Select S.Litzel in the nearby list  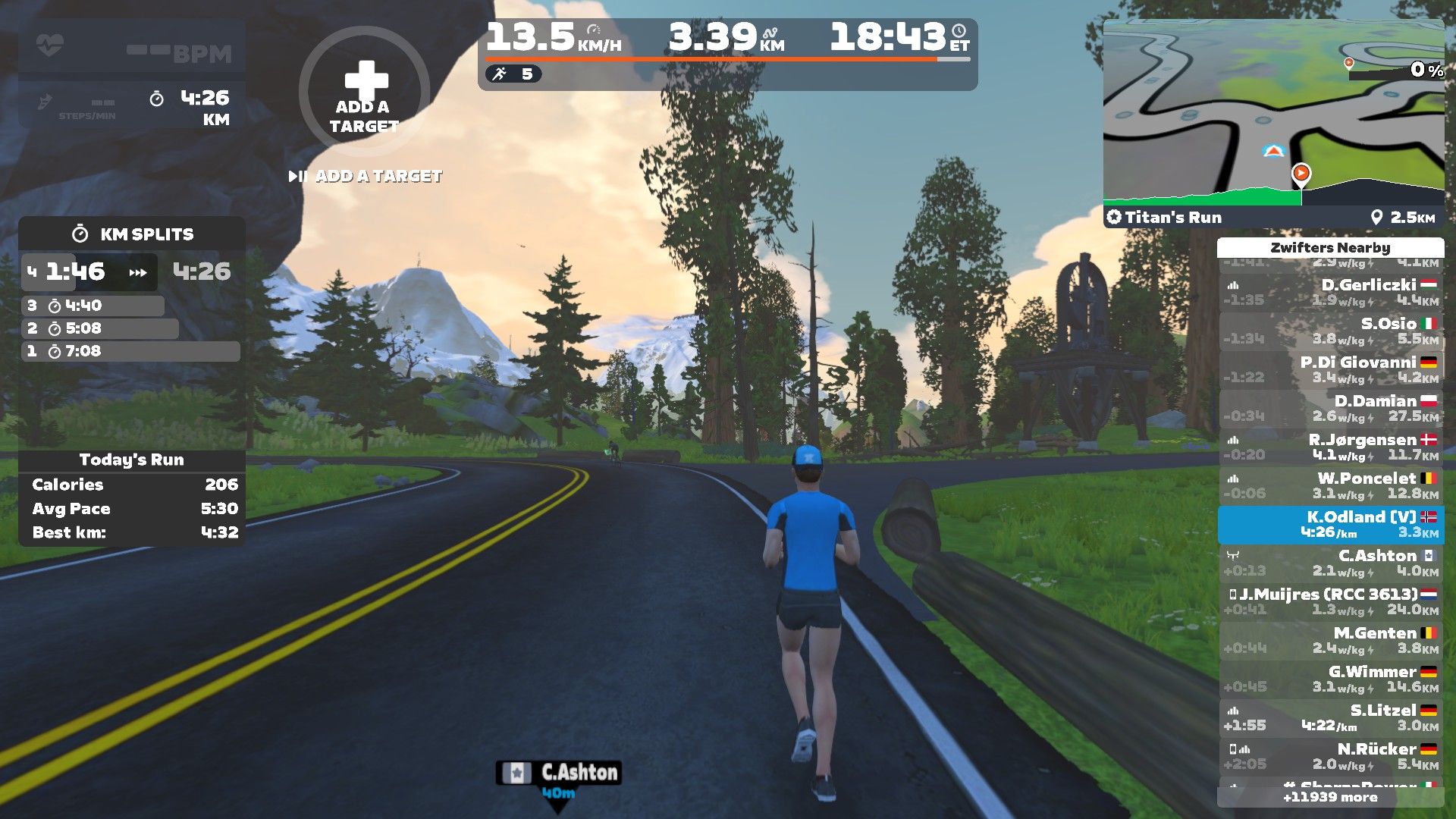coord(1331,718)
